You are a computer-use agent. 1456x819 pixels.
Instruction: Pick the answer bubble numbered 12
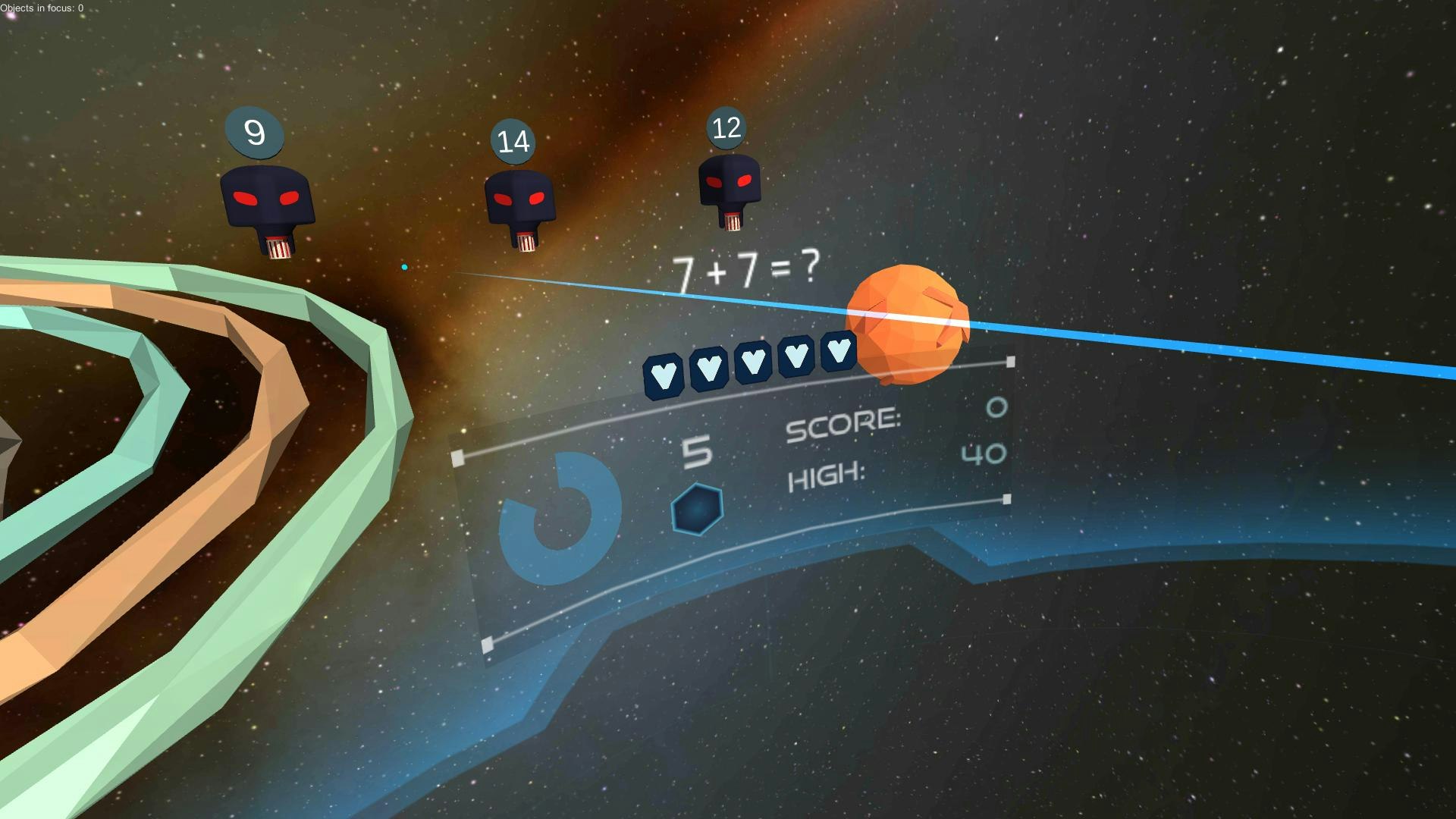point(726,127)
